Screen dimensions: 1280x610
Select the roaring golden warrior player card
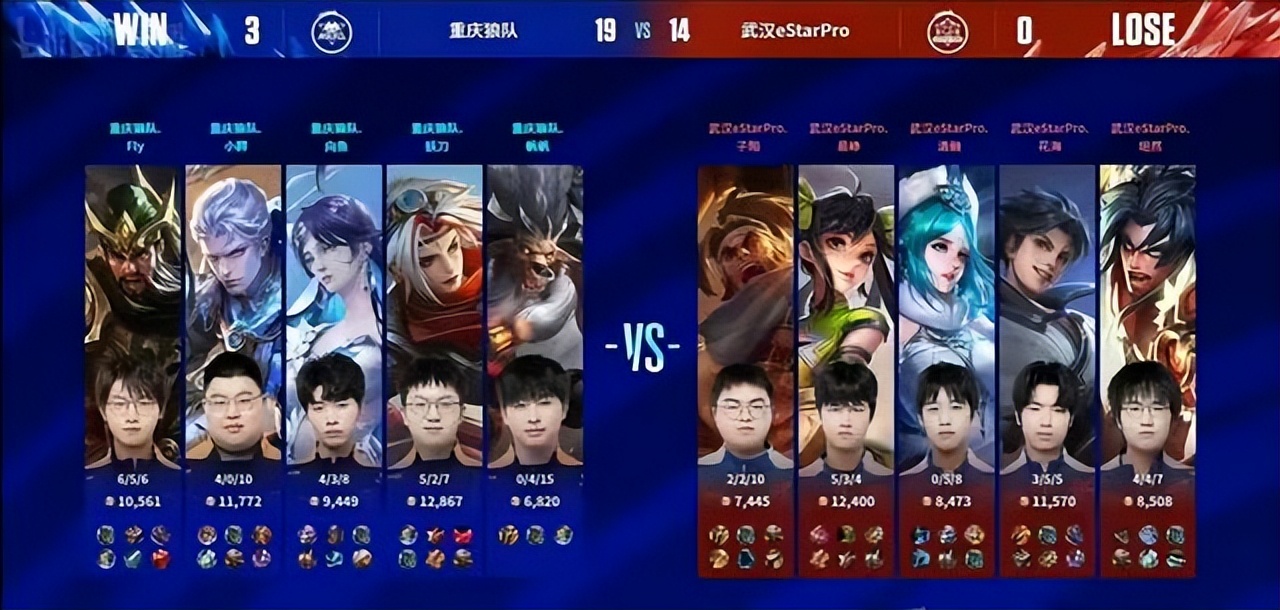pos(745,315)
